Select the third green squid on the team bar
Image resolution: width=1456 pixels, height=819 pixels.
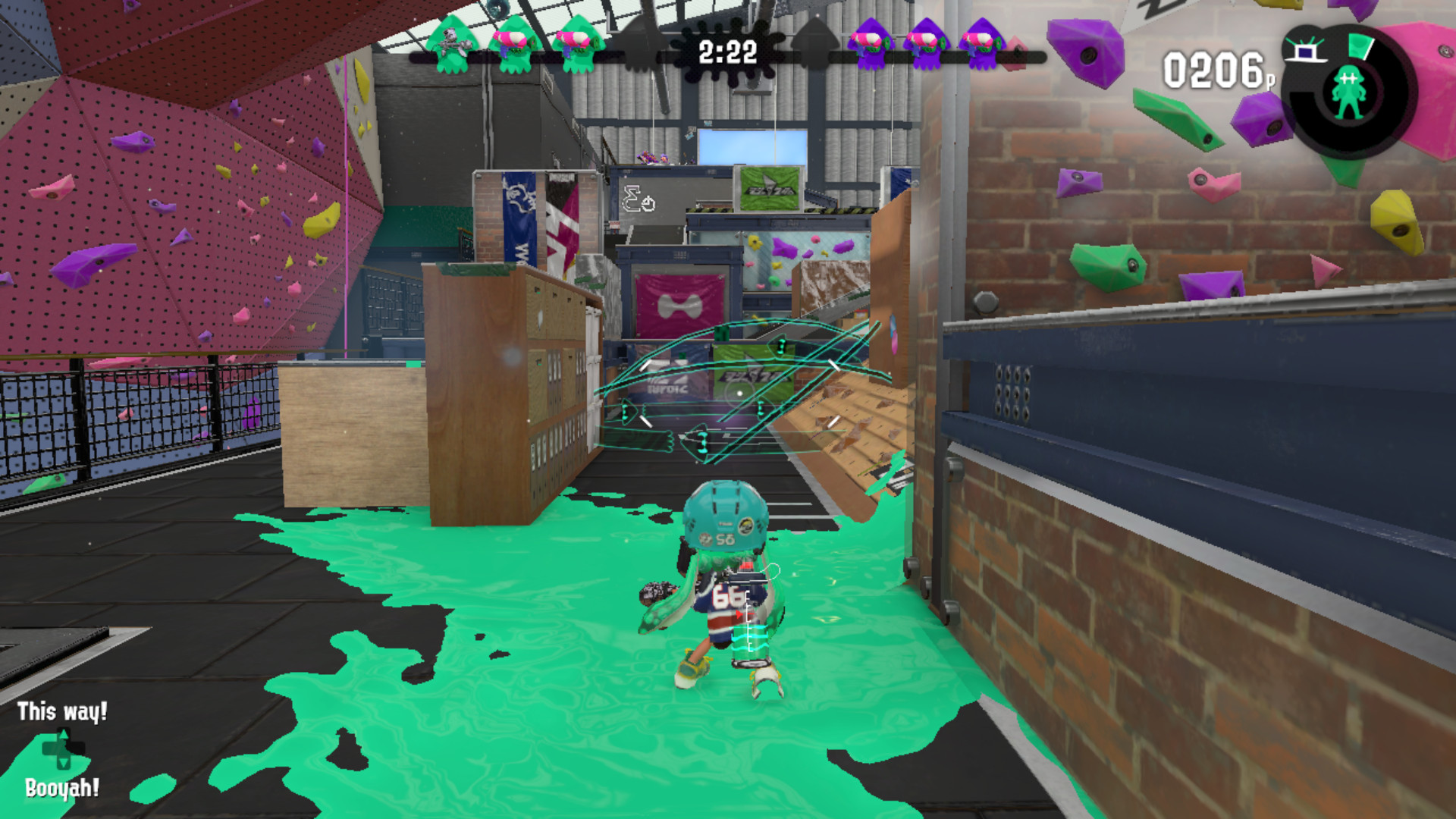579,45
